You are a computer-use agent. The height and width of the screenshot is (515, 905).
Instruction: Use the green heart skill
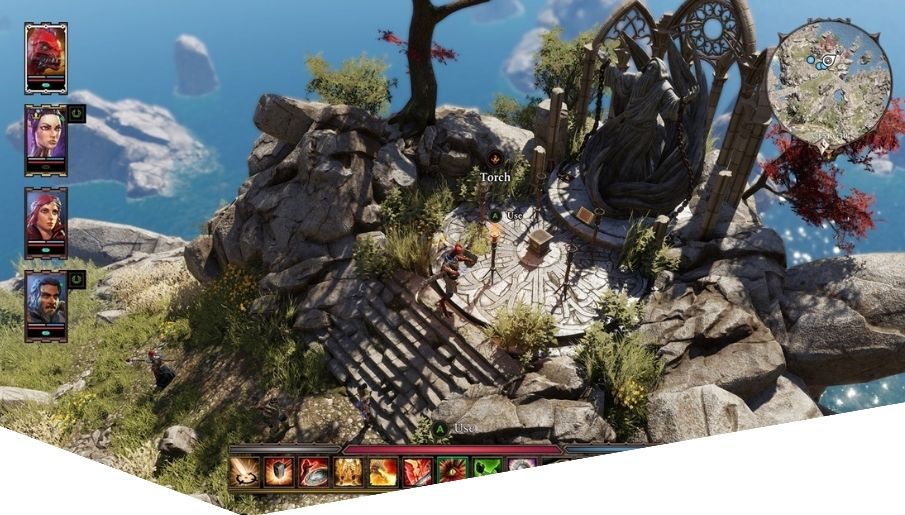click(486, 469)
